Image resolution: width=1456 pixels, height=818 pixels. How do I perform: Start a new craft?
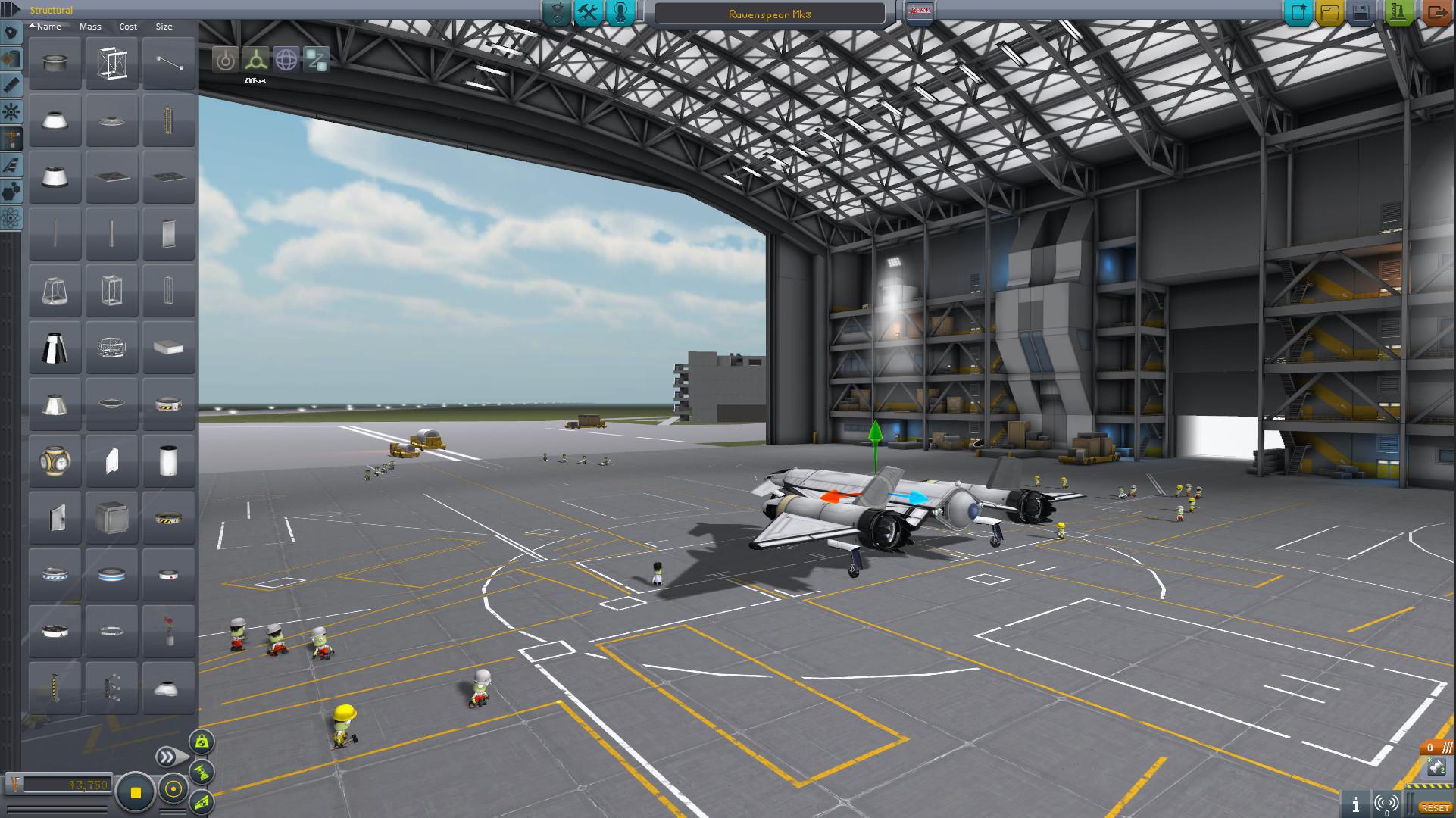click(x=1297, y=11)
